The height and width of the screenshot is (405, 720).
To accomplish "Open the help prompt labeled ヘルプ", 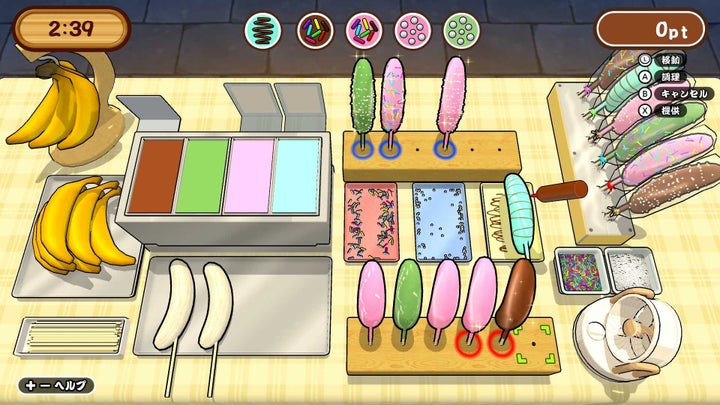I will click(x=55, y=385).
